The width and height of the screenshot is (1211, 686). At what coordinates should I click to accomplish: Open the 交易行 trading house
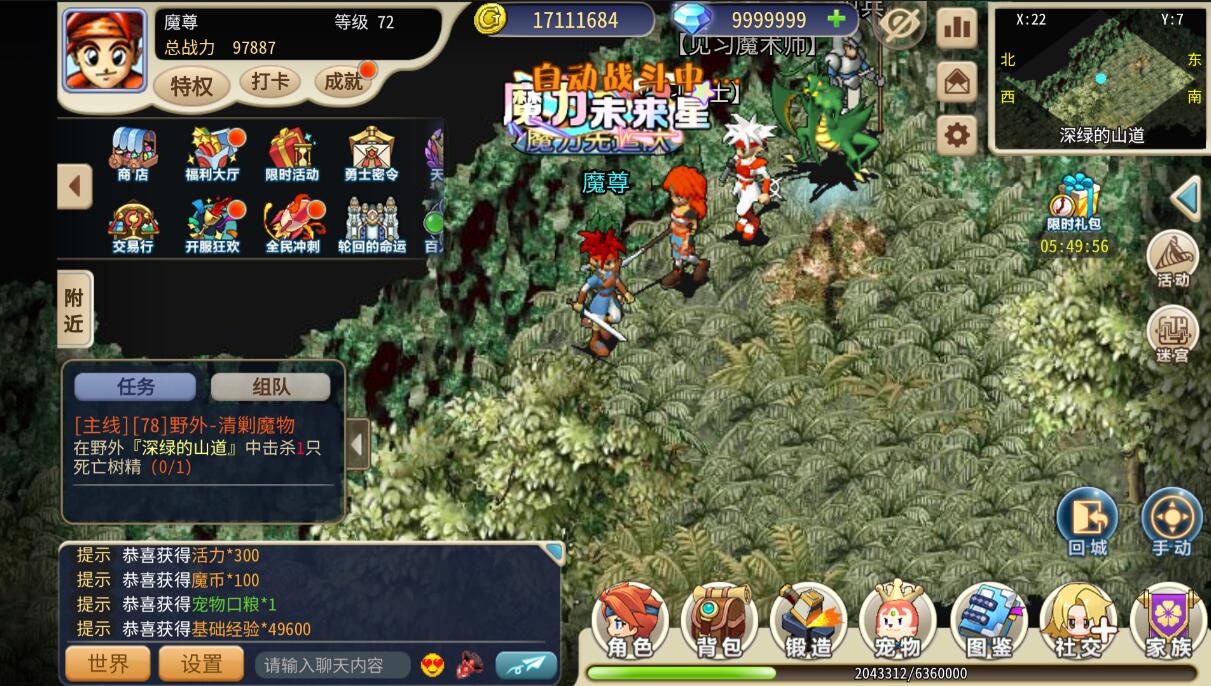point(133,225)
